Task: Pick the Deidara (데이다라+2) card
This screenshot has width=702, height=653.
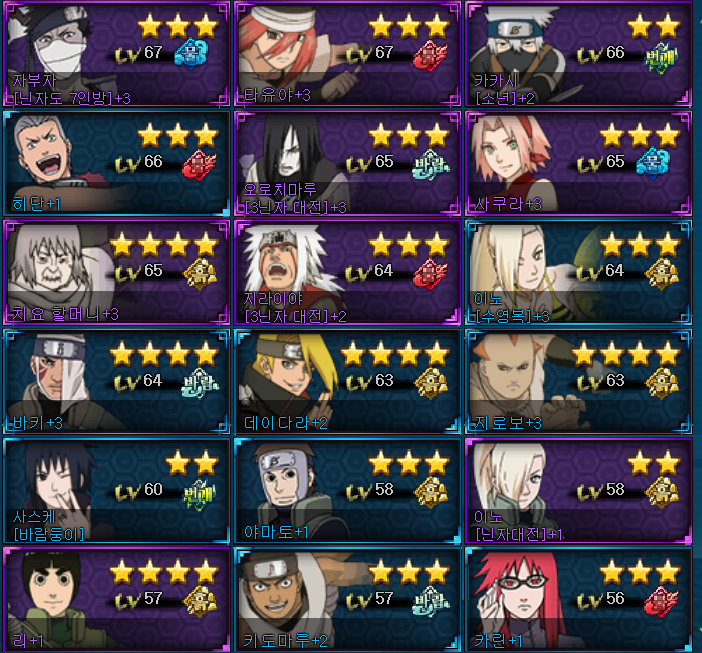Action: click(x=346, y=382)
